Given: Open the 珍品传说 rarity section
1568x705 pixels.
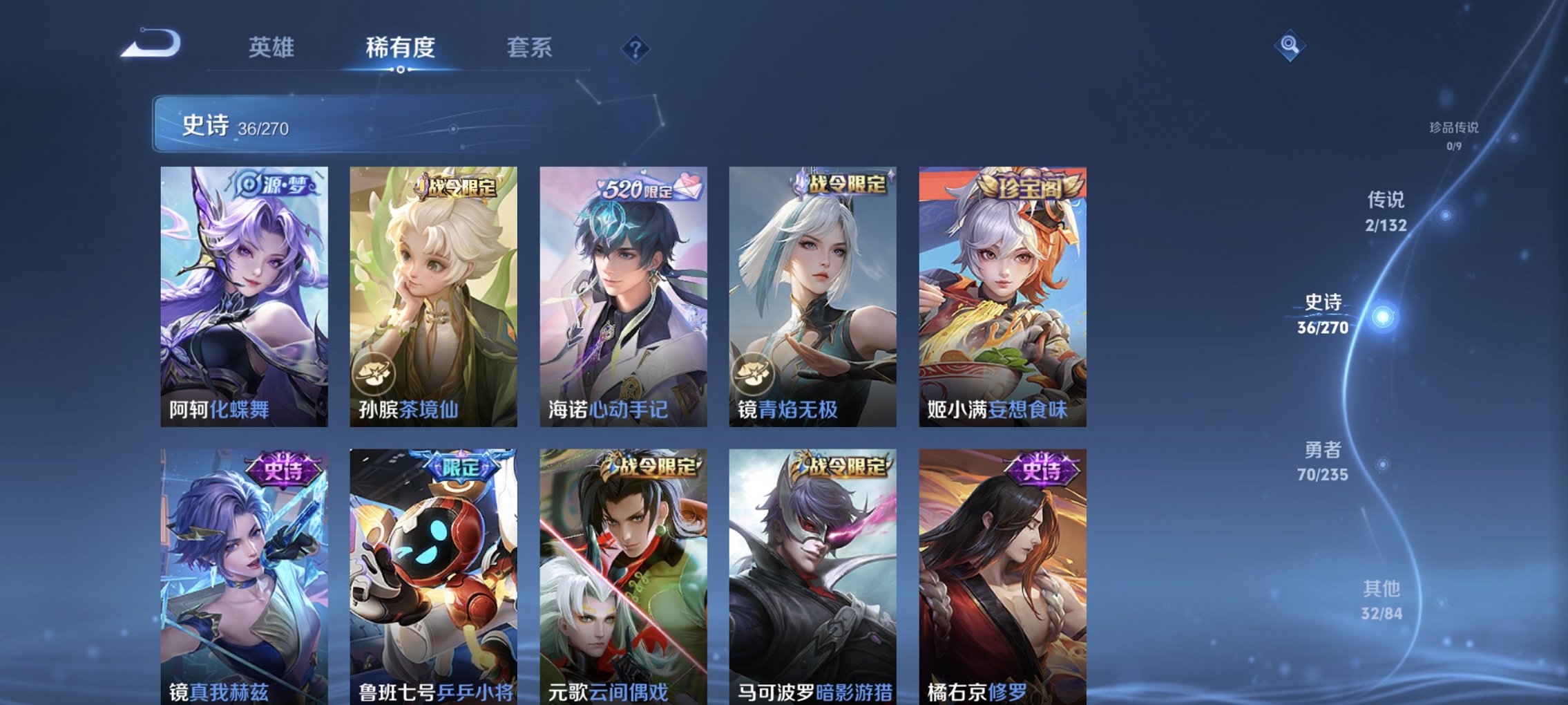Looking at the screenshot, I should [x=1453, y=131].
